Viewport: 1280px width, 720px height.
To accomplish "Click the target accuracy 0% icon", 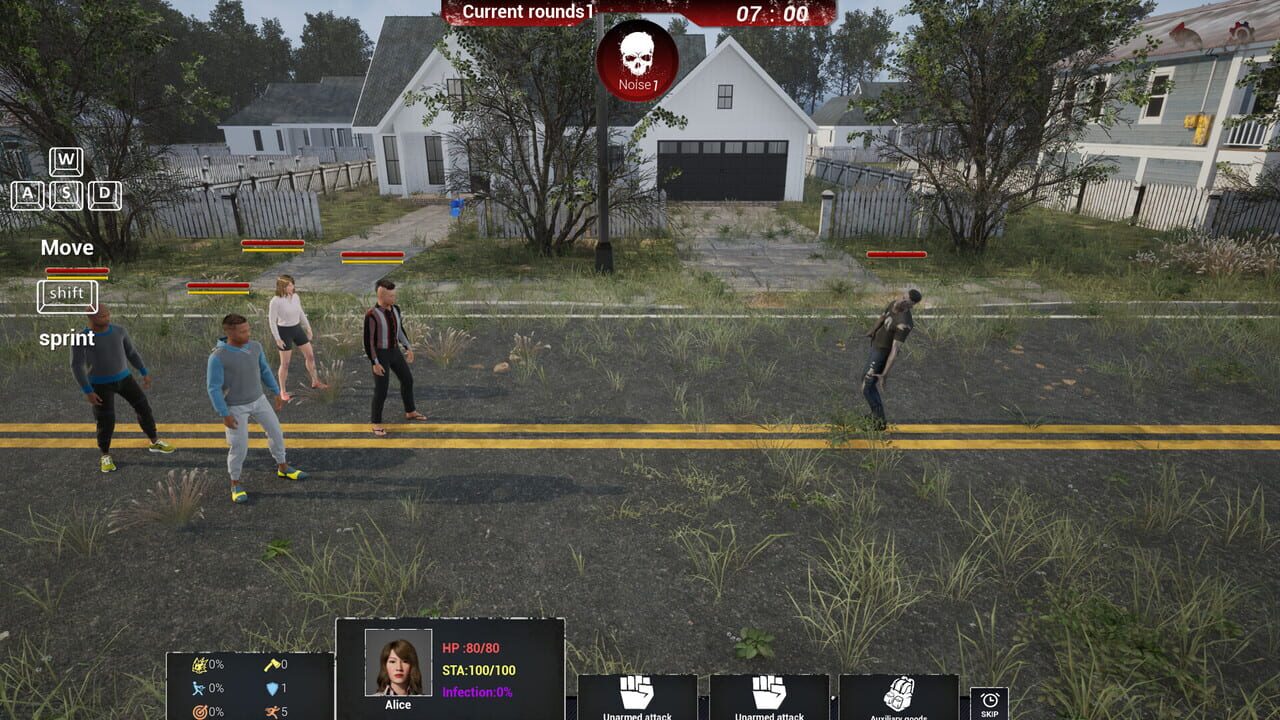I will (201, 709).
